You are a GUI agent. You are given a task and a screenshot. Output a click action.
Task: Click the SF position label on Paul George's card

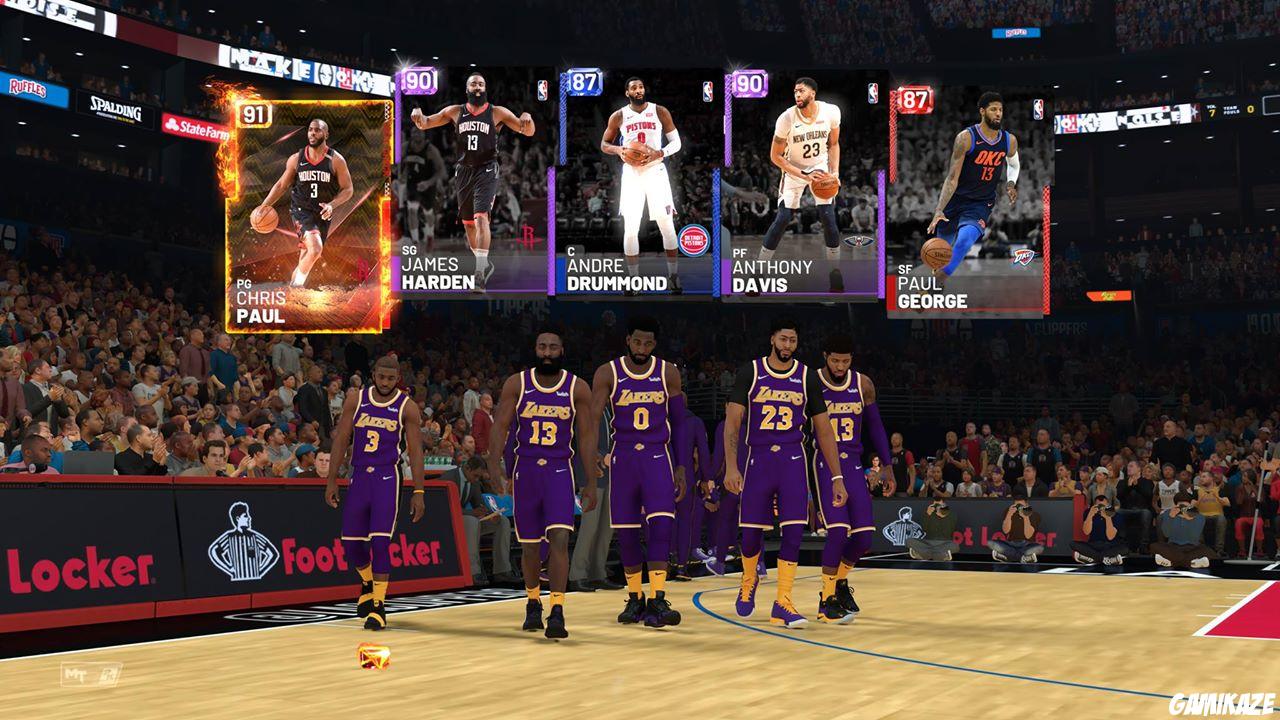(x=903, y=270)
